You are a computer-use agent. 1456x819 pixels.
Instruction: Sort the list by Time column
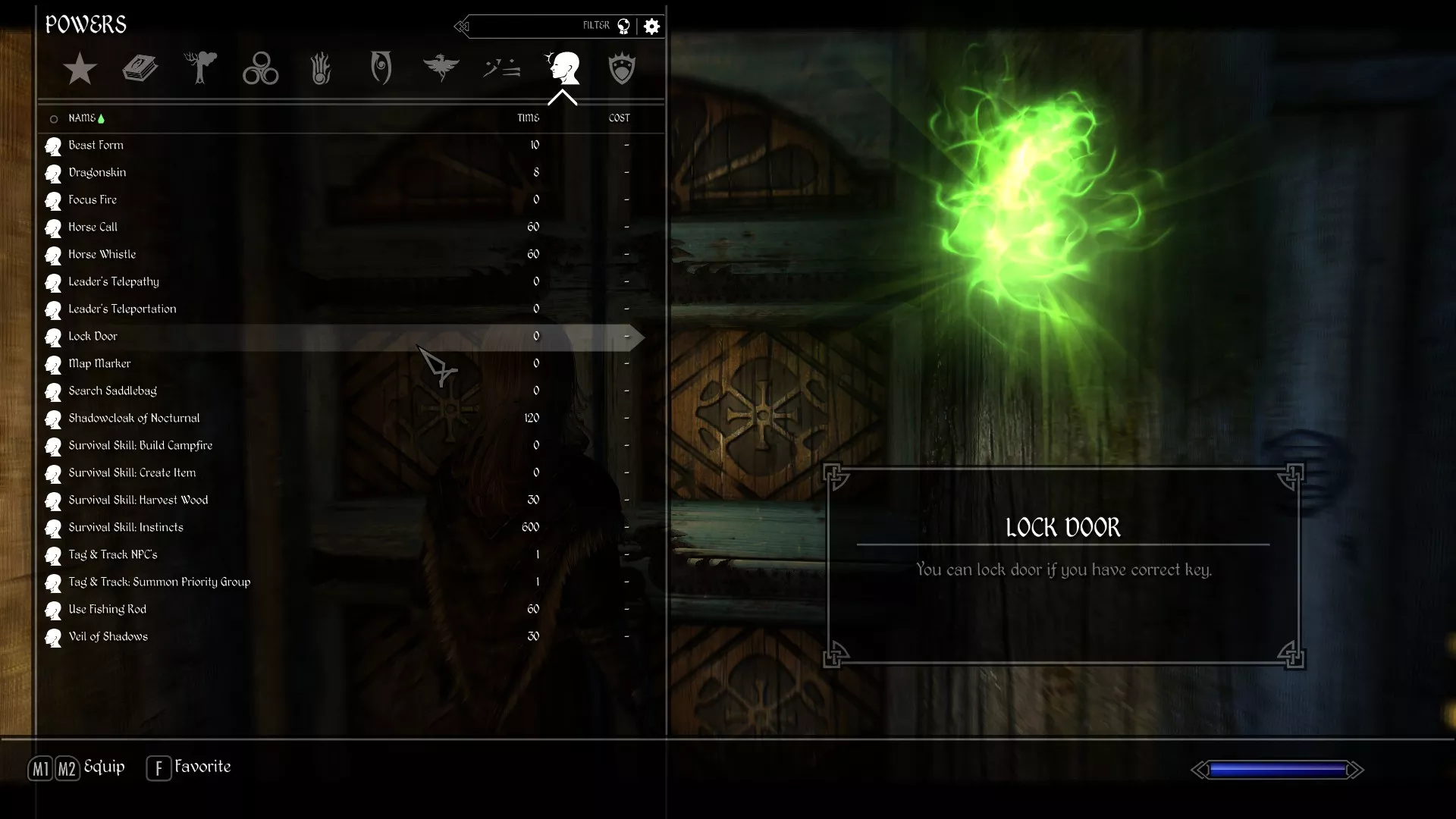click(529, 118)
